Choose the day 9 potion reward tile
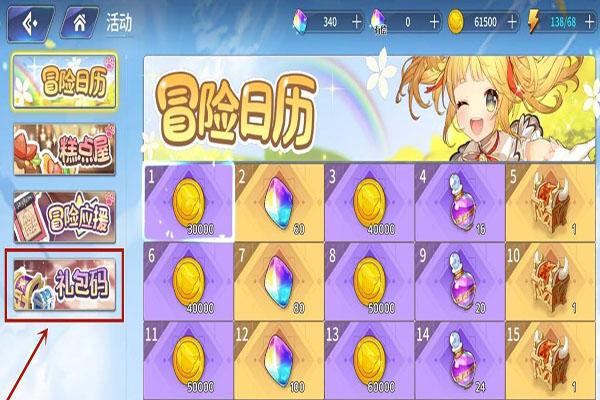 tap(459, 279)
